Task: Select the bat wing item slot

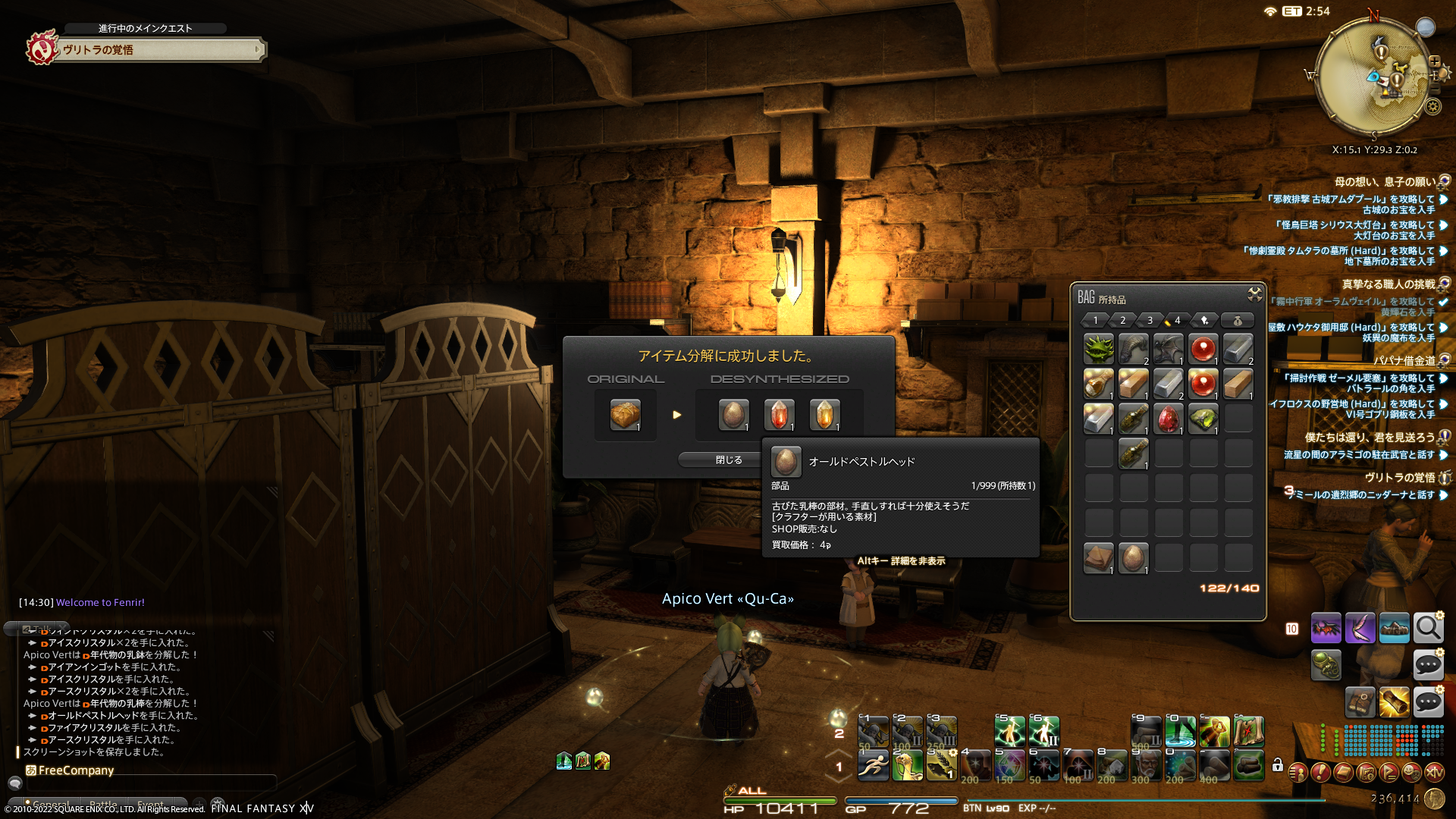Action: (1168, 349)
